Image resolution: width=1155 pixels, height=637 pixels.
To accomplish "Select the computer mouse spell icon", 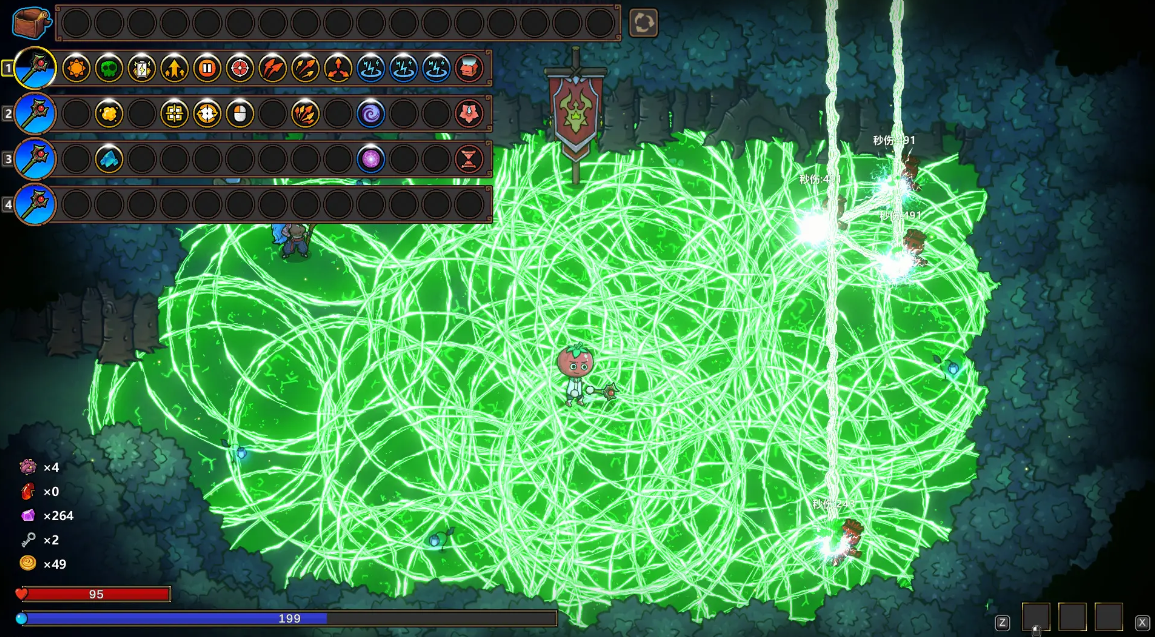I will [x=240, y=113].
